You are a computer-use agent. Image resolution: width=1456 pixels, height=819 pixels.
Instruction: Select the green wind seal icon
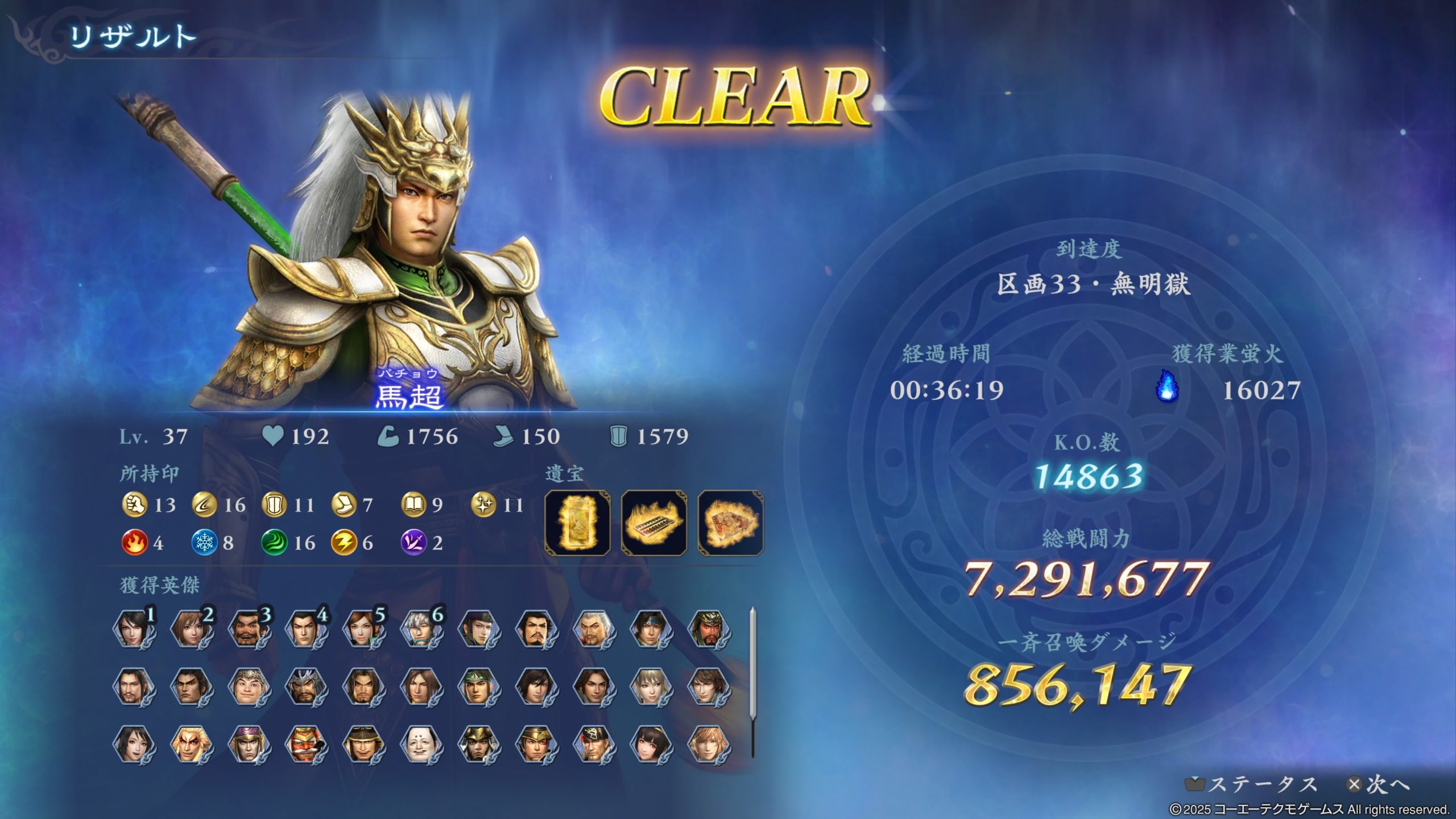click(274, 543)
